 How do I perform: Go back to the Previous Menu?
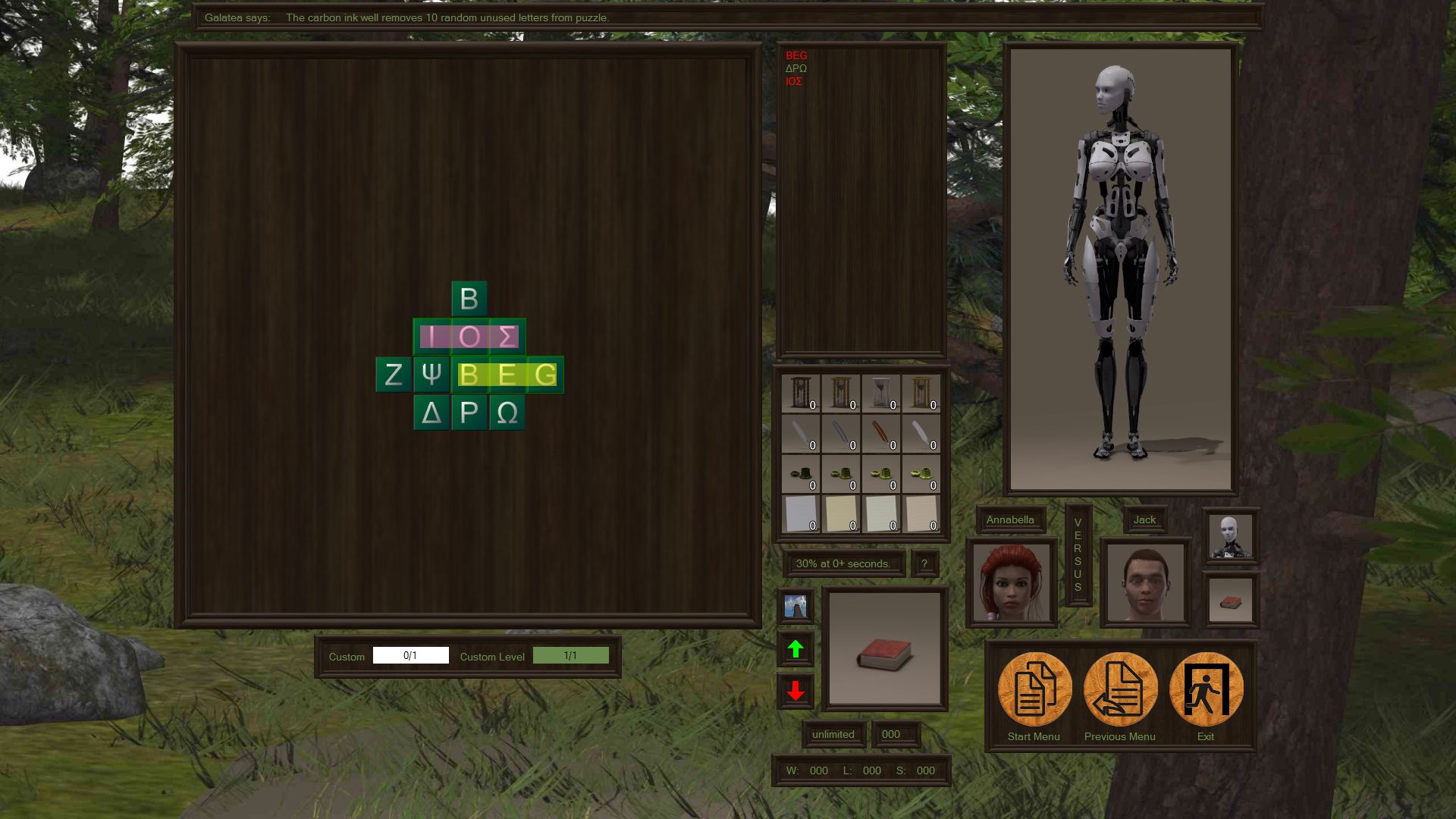click(x=1120, y=689)
